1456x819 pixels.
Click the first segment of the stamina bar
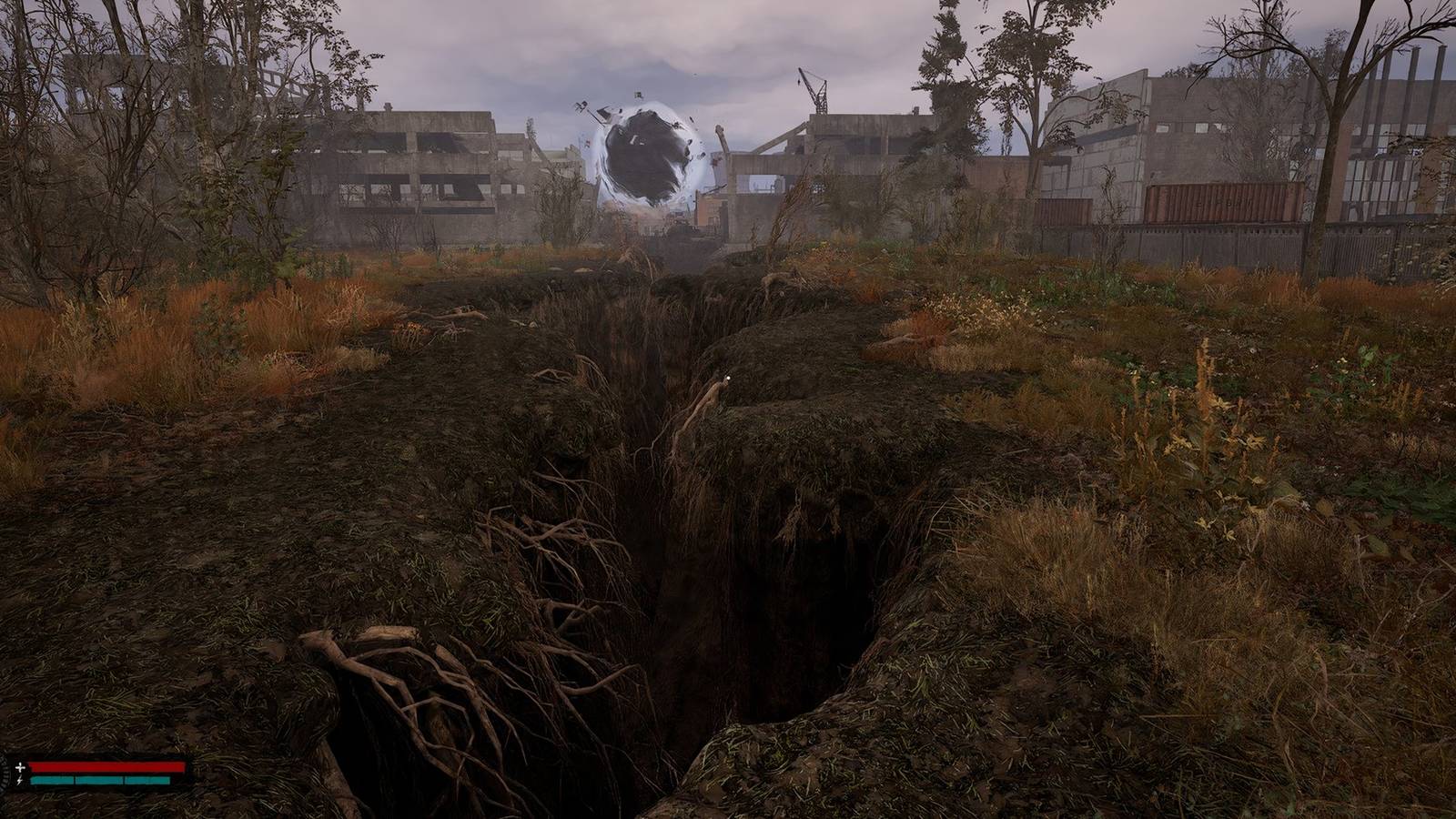click(55, 780)
